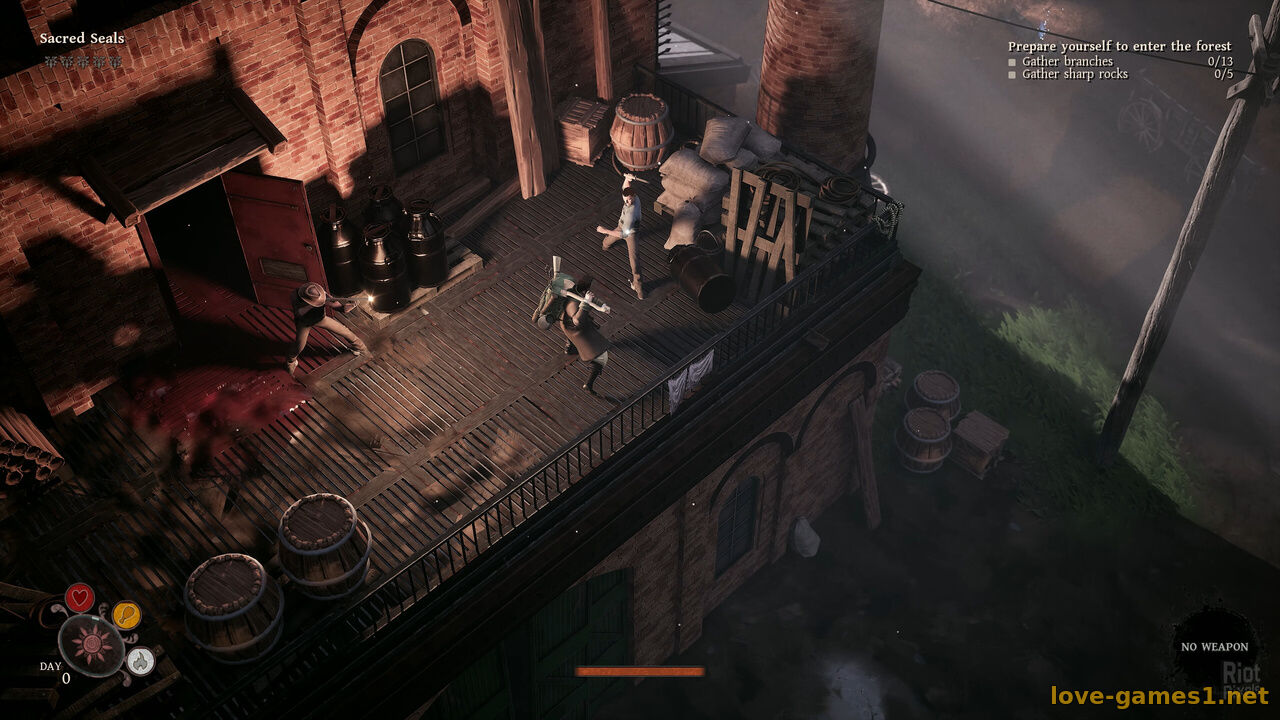The width and height of the screenshot is (1280, 720).
Task: Open the love-games1.net watermark link
Action: (x=1158, y=695)
